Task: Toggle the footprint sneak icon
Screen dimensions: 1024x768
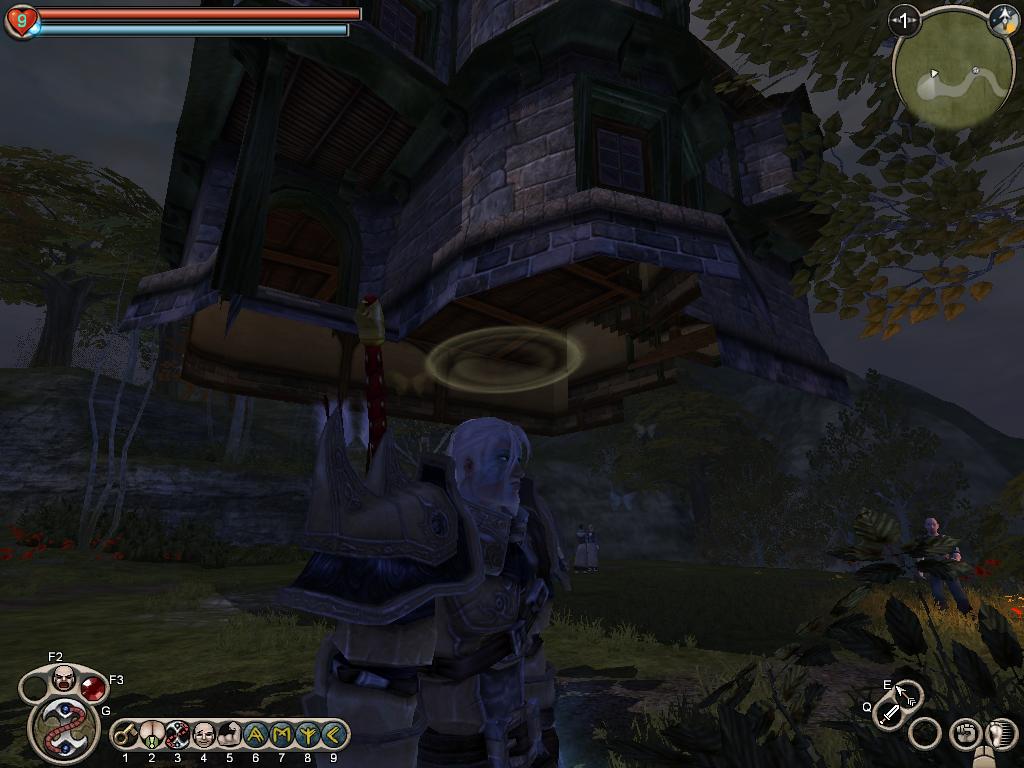Action: [1002, 734]
